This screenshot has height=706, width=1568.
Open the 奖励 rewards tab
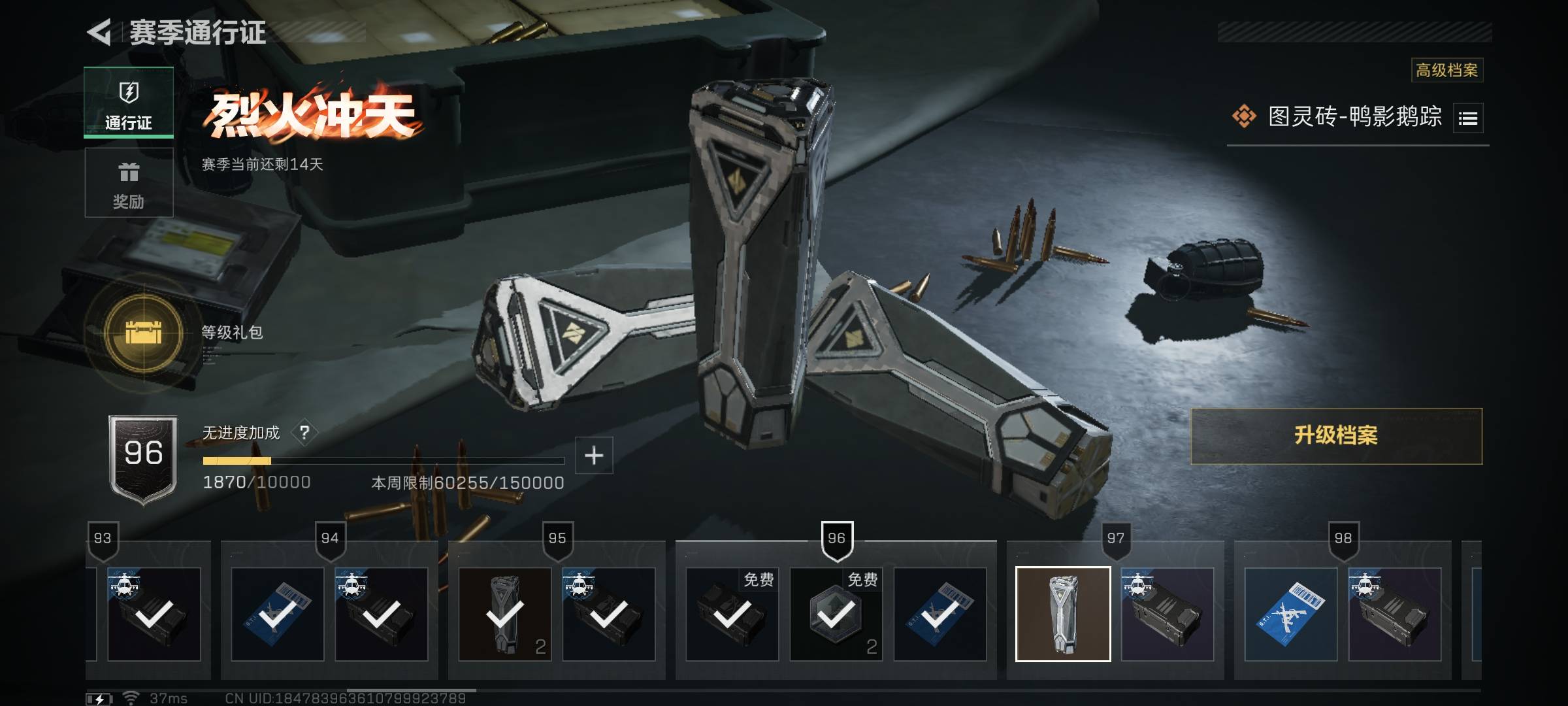click(x=129, y=182)
